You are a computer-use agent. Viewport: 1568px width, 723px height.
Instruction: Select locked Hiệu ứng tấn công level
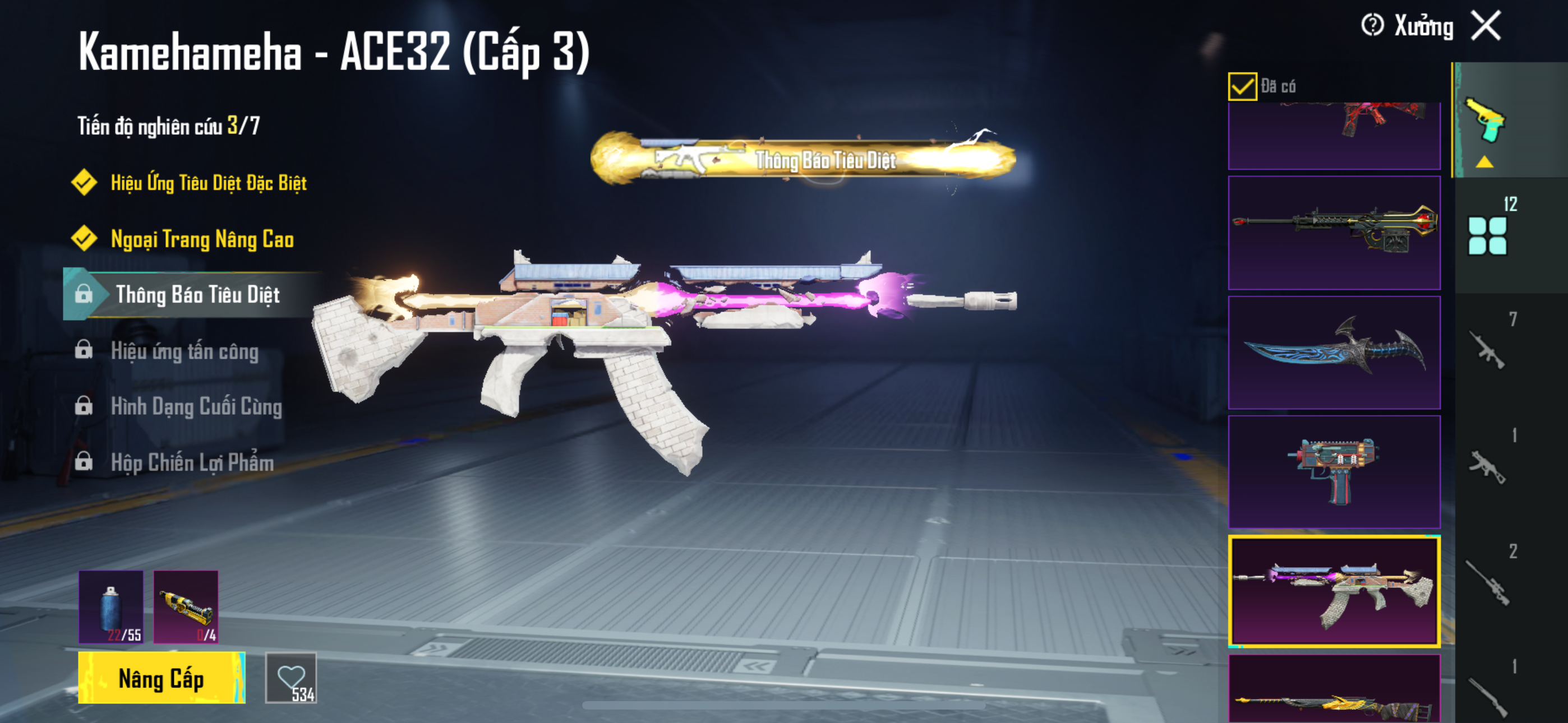click(185, 351)
